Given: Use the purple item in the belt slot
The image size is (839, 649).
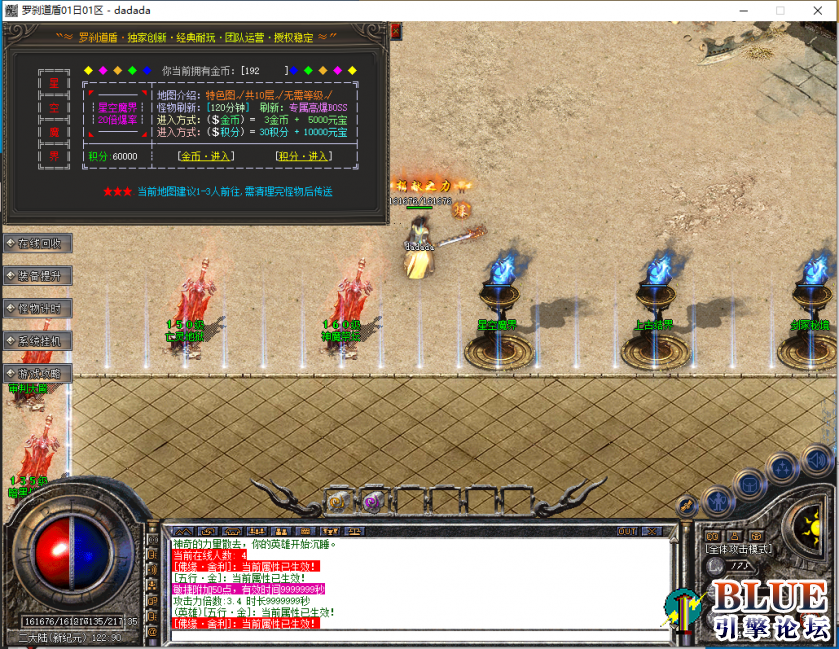Looking at the screenshot, I should (371, 501).
